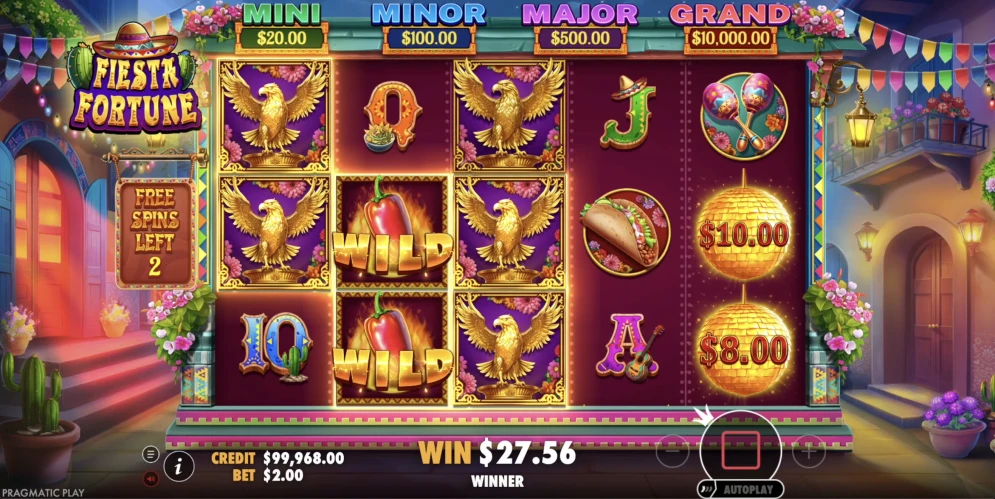
Task: Toggle the sound speaker icon
Action: point(151,478)
